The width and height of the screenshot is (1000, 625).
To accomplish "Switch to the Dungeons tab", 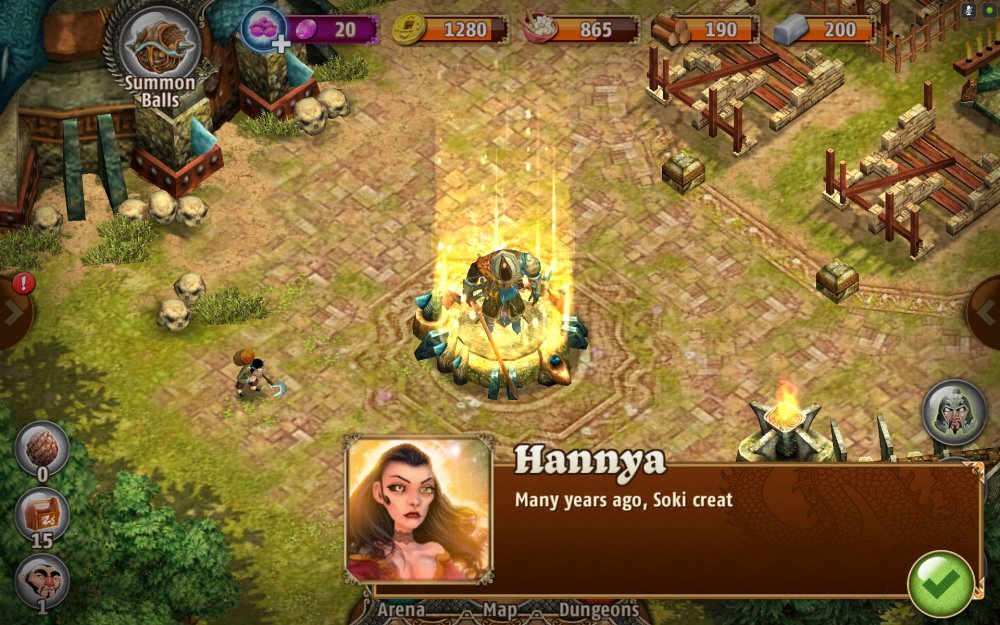I will (x=598, y=609).
